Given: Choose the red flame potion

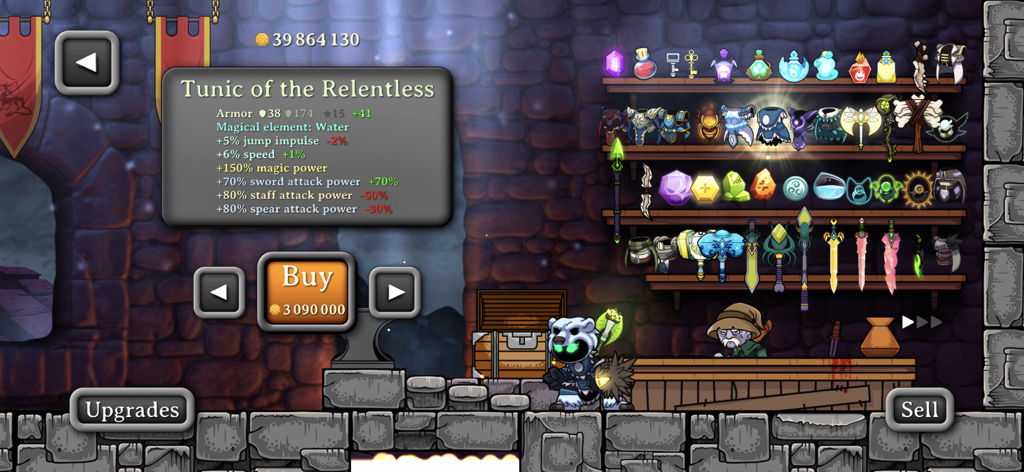Looking at the screenshot, I should 859,67.
